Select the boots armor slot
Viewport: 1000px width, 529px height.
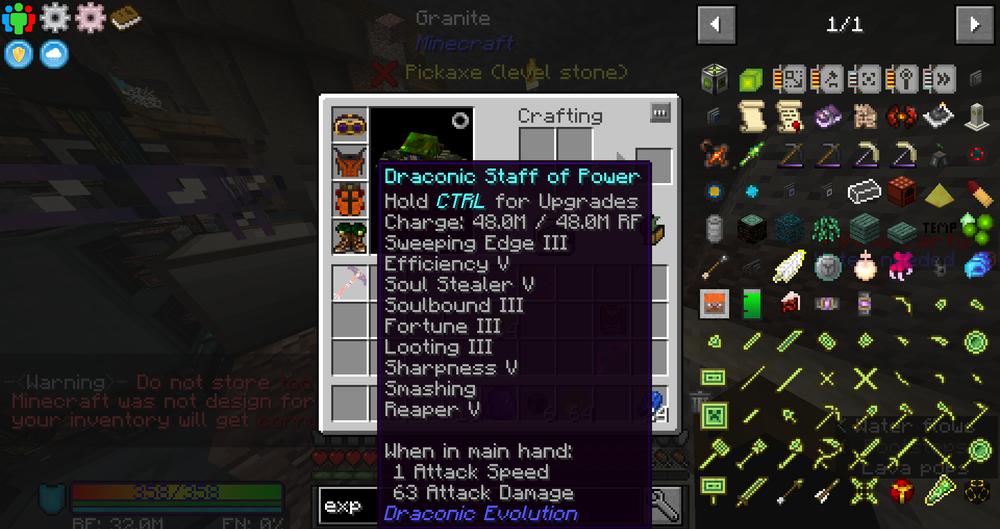(x=350, y=237)
